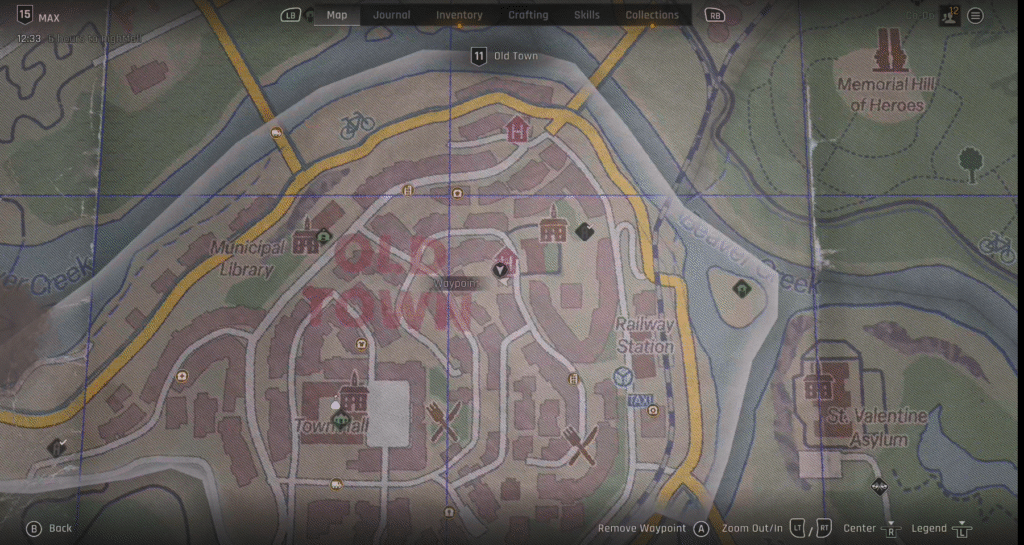The height and width of the screenshot is (545, 1024).
Task: Switch to the Journal tab
Action: point(392,15)
